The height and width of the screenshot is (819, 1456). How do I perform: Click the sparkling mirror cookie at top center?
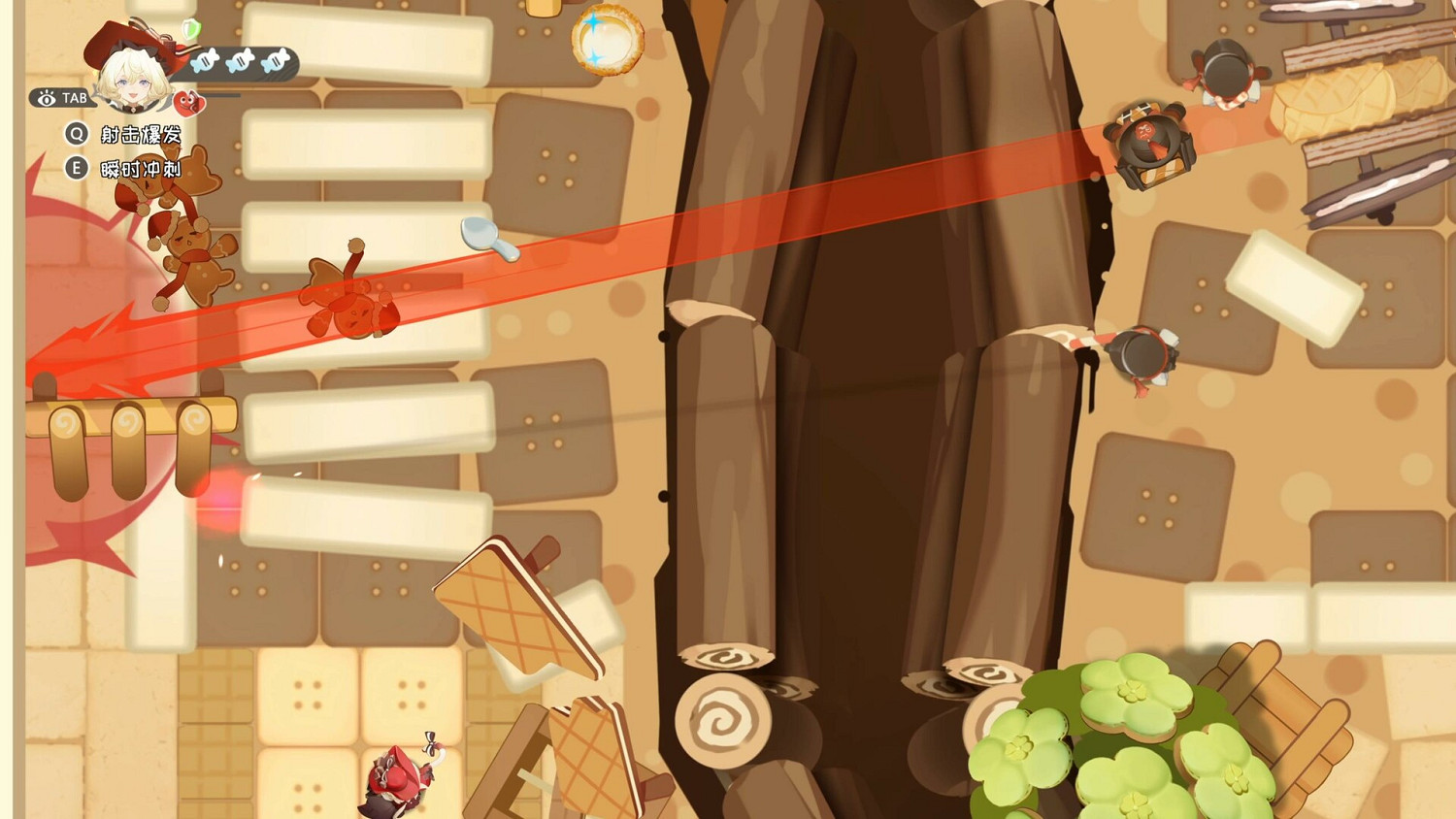[607, 41]
